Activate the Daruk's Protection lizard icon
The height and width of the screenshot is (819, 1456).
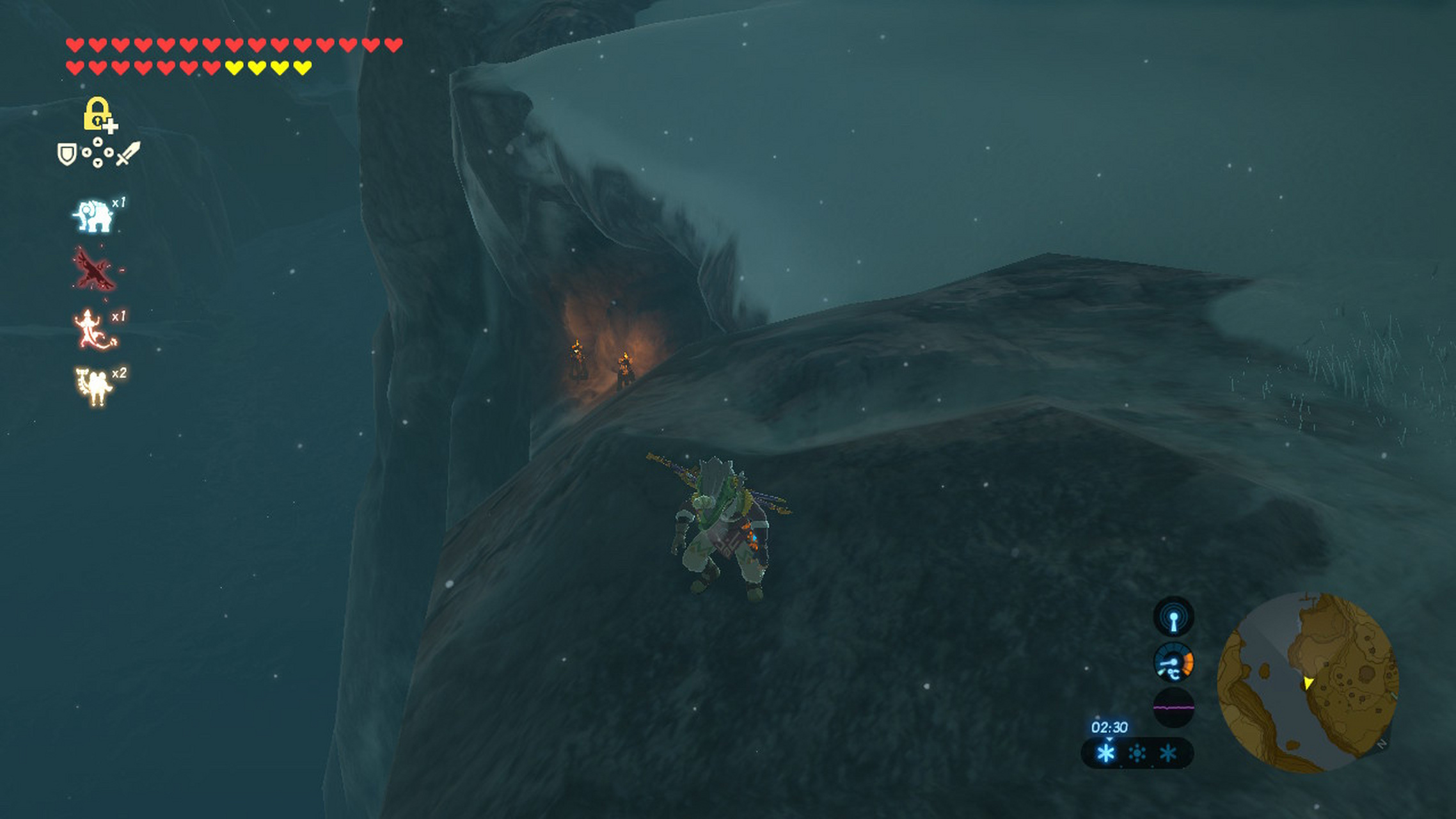point(94,330)
